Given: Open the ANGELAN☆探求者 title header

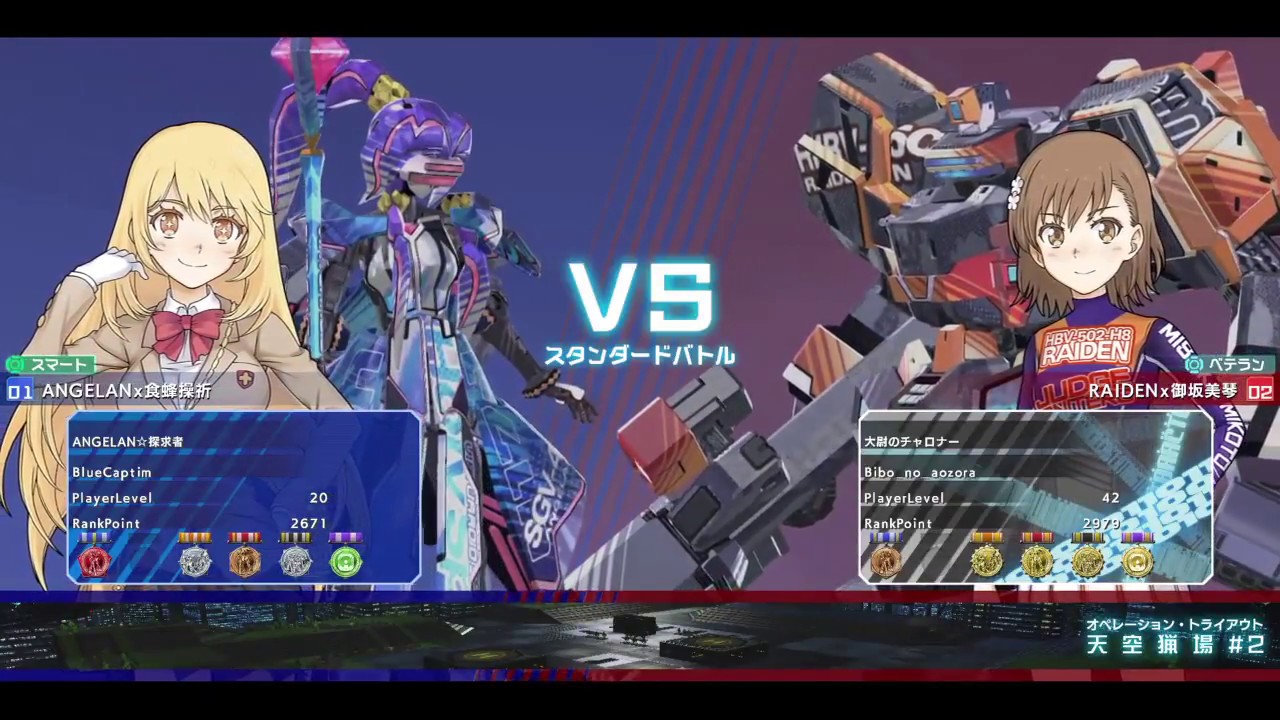Looking at the screenshot, I should [127, 441].
